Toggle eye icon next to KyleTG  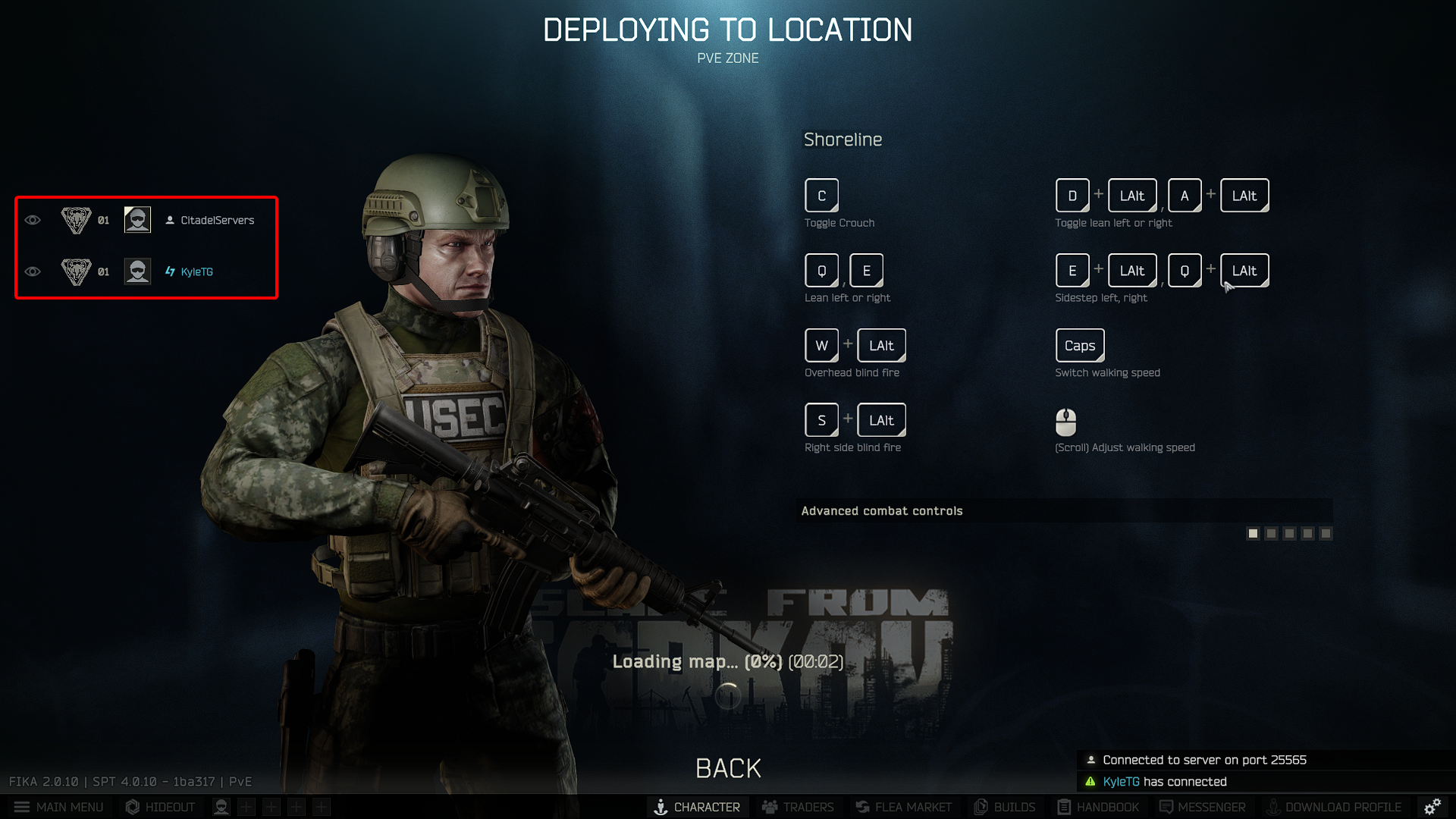(x=33, y=271)
